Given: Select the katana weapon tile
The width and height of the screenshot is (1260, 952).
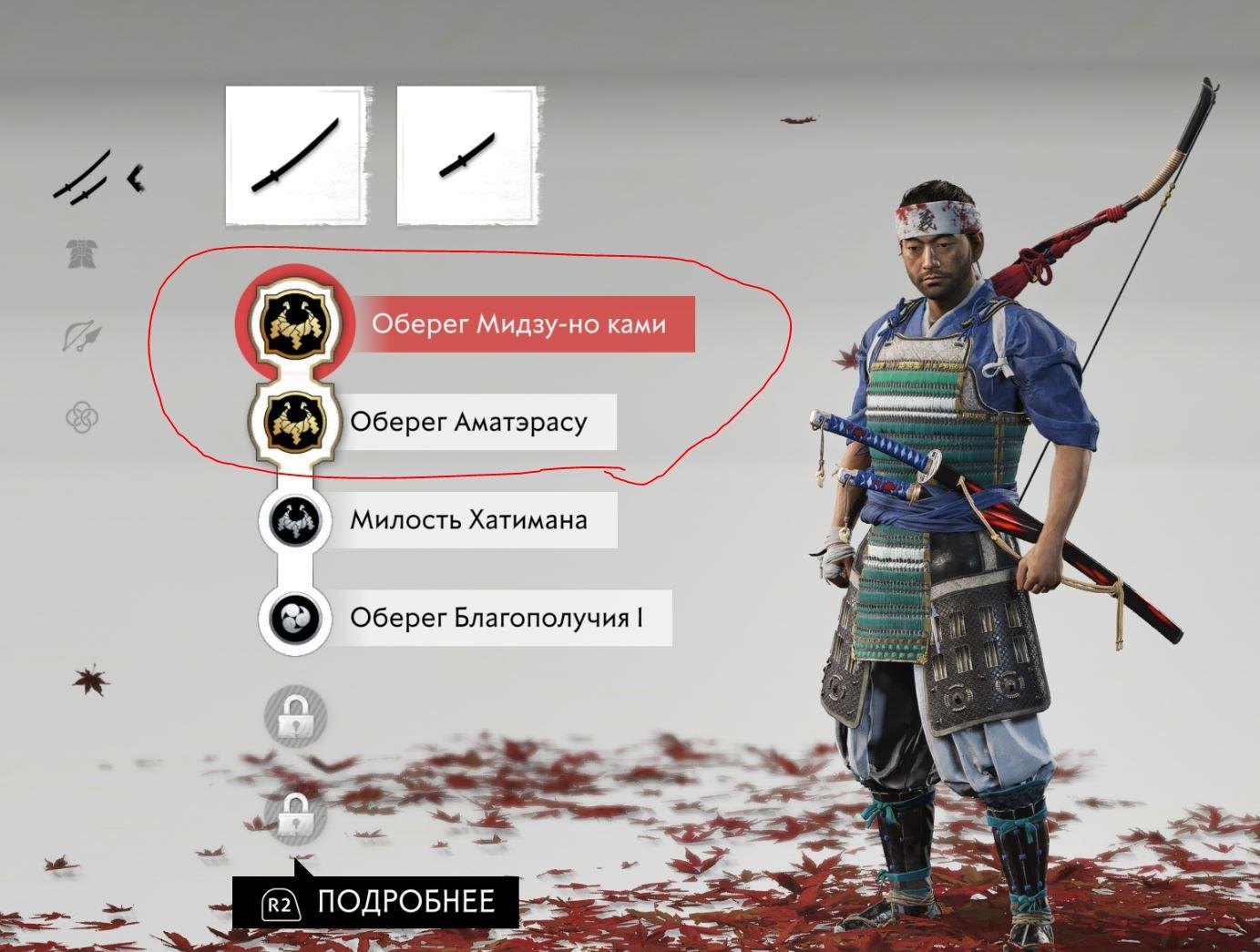Looking at the screenshot, I should (296, 156).
